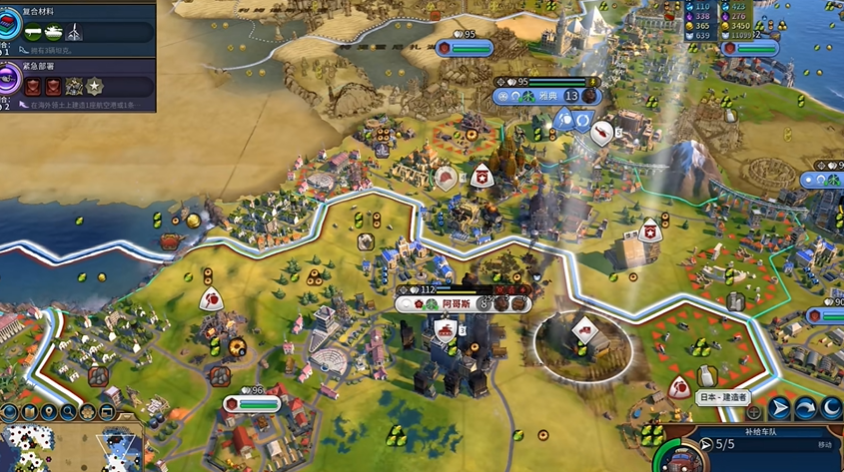Viewport: 844px width, 472px height.
Task: Toggle the minimap fullscreen view icon
Action: tap(107, 412)
